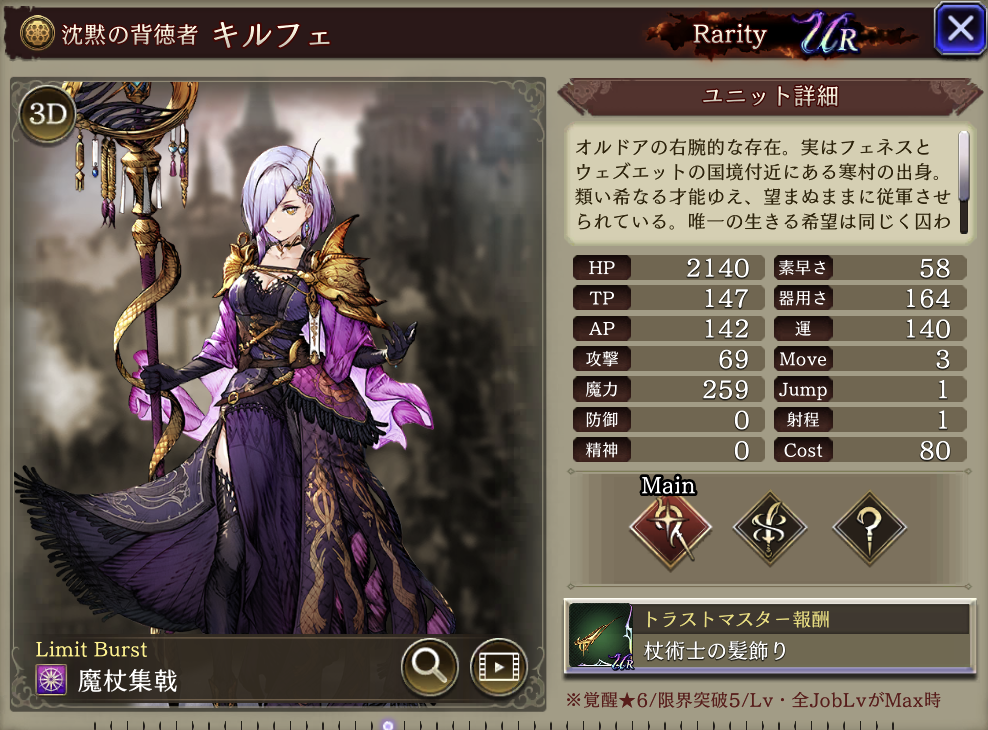Viewport: 988px width, 730px height.
Task: Select the second job icon
Action: (x=771, y=530)
